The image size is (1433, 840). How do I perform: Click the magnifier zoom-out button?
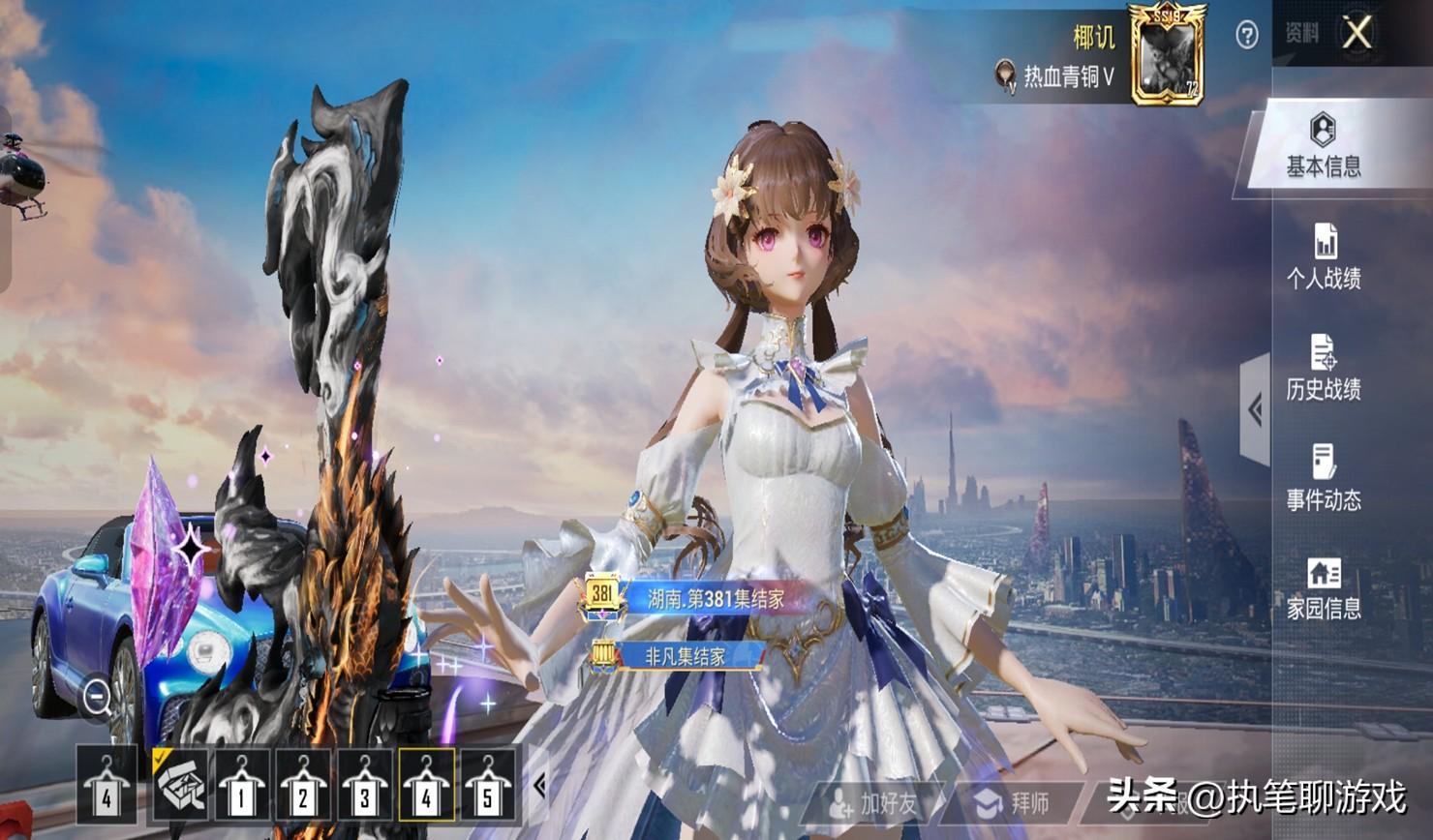(97, 696)
